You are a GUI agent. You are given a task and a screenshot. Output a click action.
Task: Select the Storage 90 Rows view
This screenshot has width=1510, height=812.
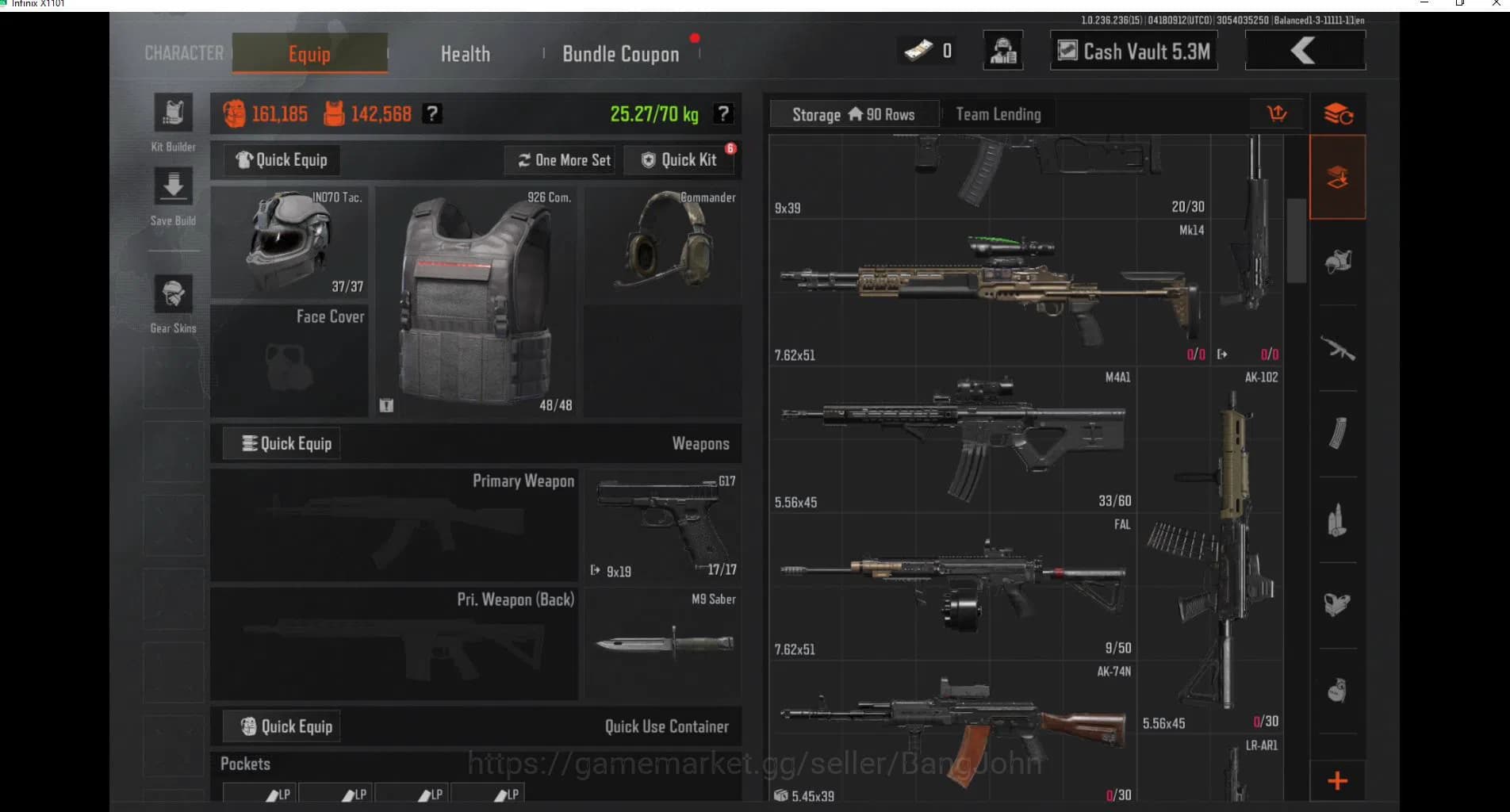[x=853, y=114]
